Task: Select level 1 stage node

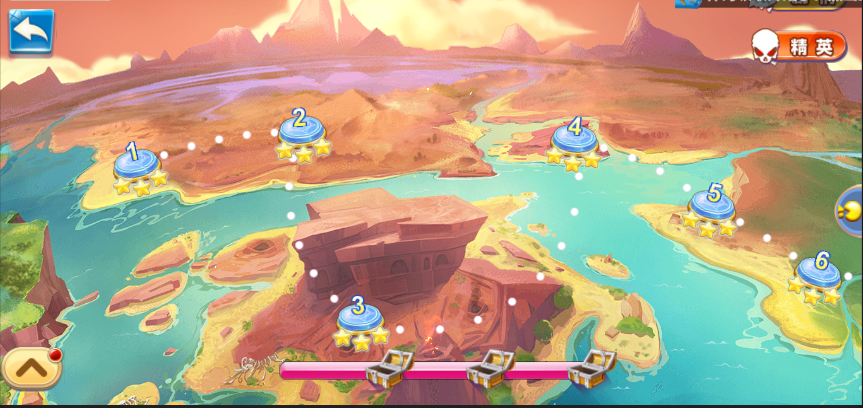Action: 136,165
